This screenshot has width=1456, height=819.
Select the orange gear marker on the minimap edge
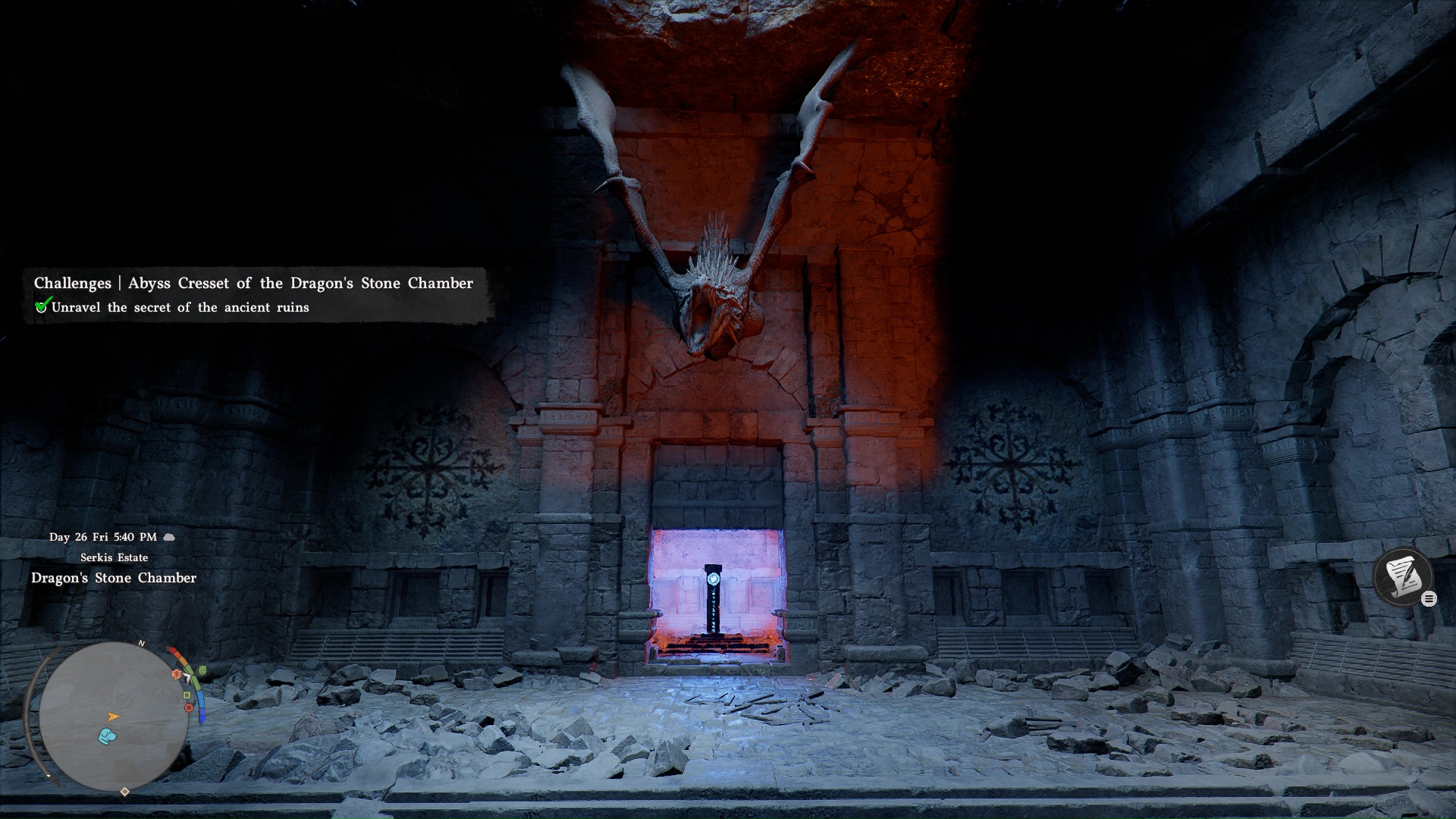point(177,675)
